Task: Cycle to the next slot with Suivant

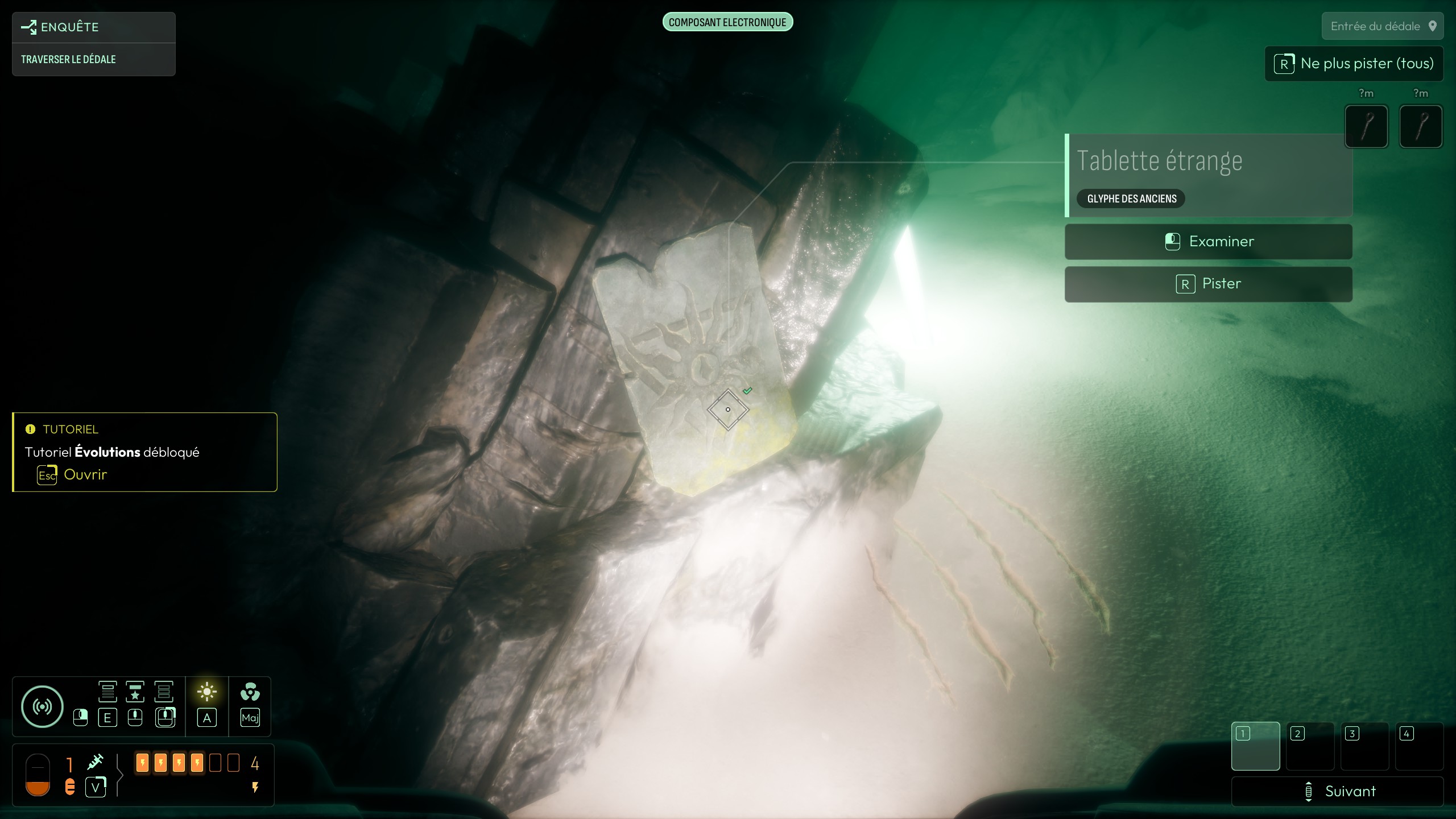Action: pyautogui.click(x=1338, y=791)
